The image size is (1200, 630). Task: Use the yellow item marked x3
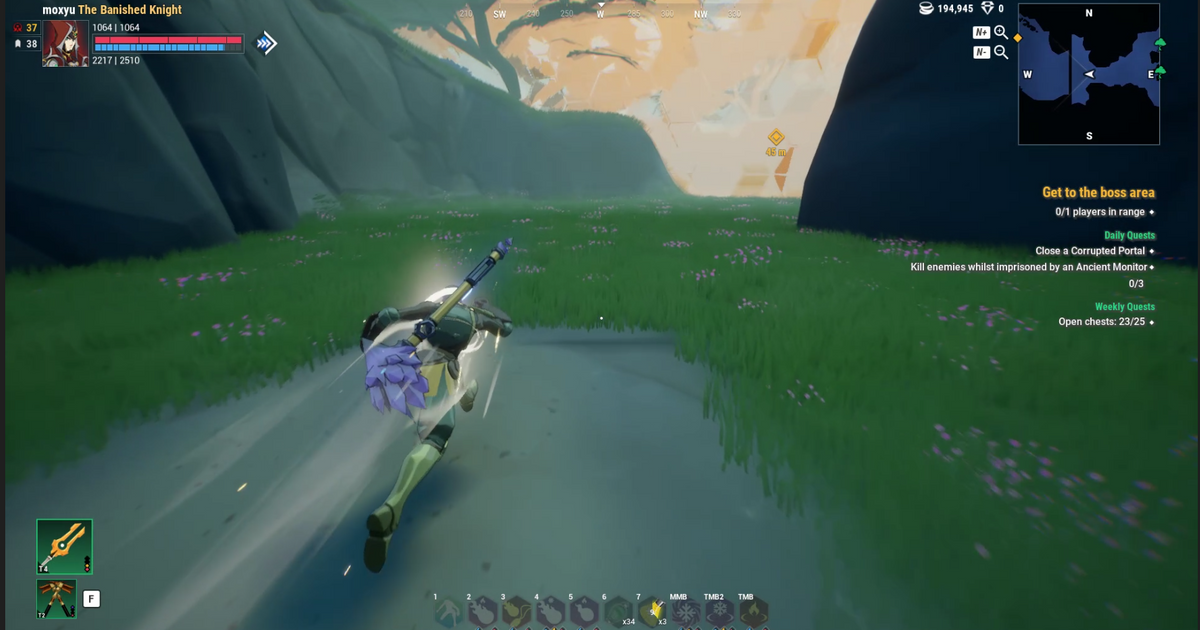click(x=653, y=610)
